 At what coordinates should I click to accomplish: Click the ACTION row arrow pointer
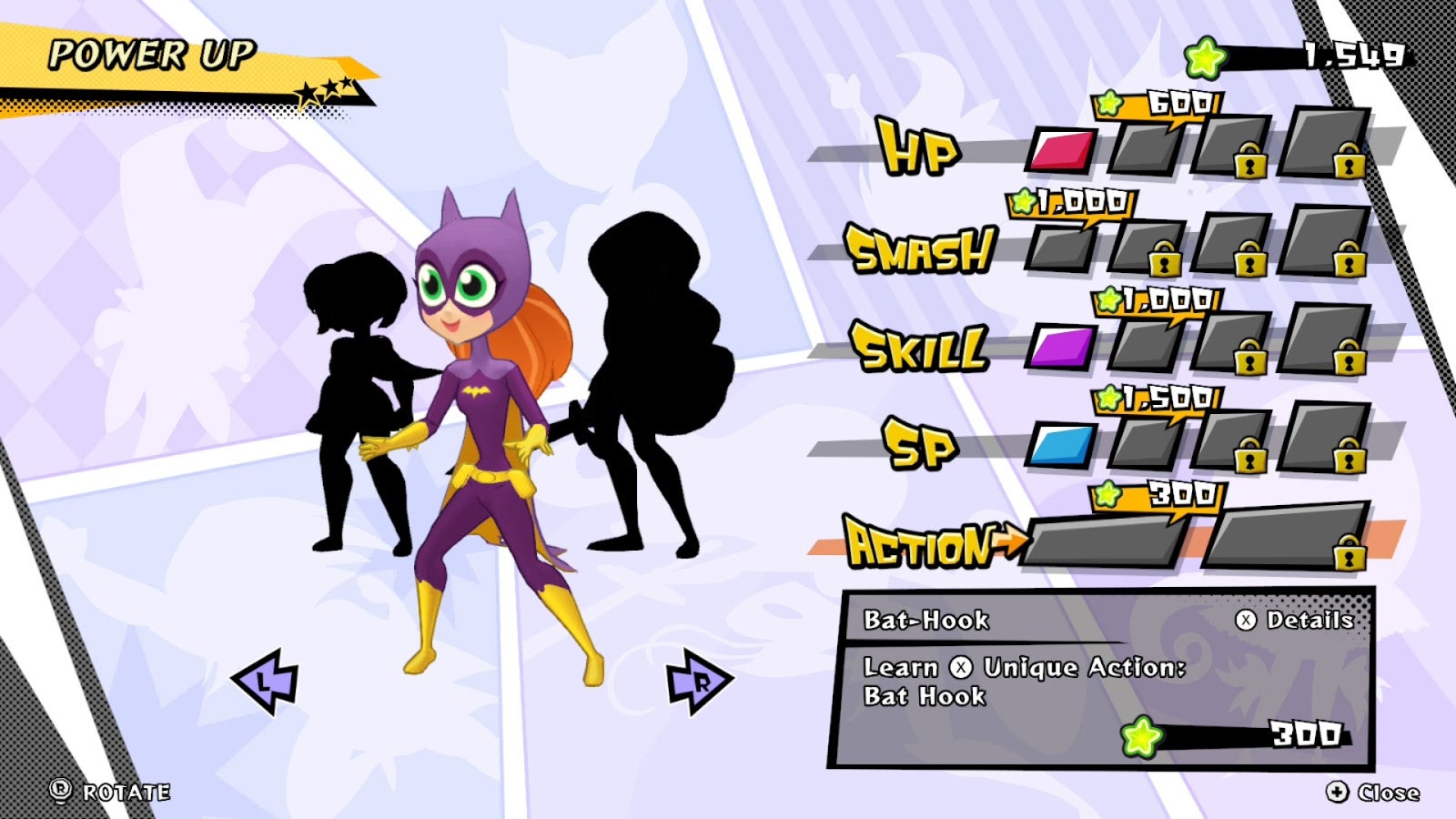[1010, 539]
